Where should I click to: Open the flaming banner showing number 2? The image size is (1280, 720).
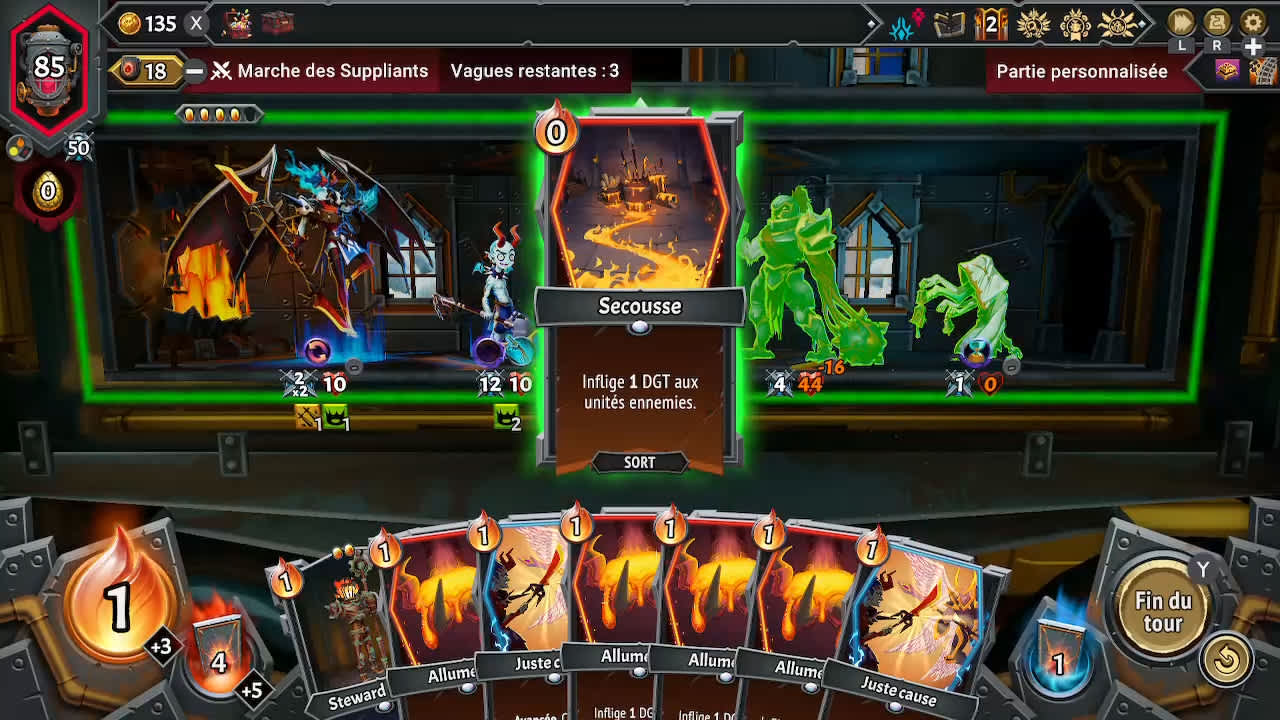coord(991,22)
